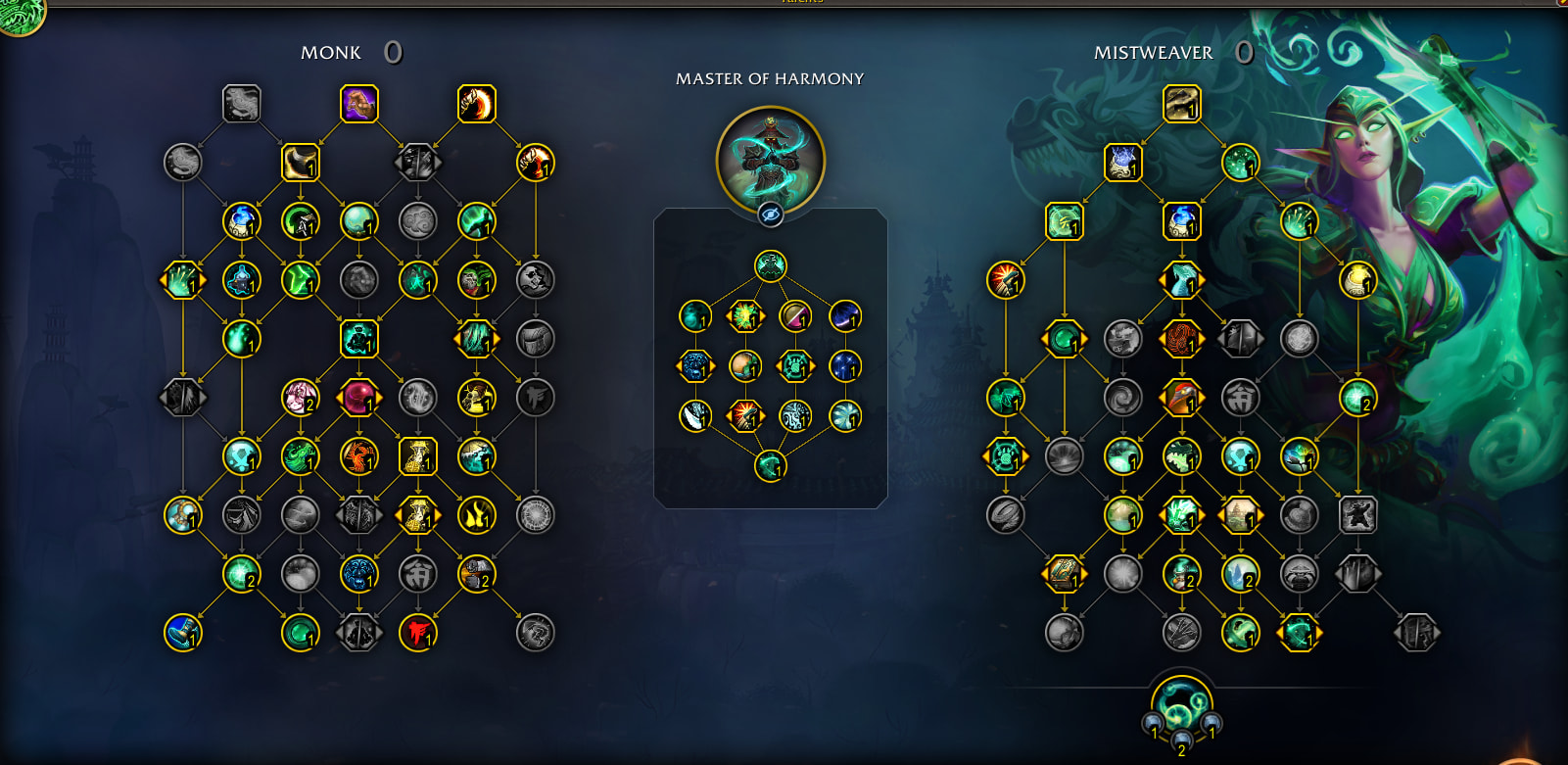This screenshot has width=1568, height=765.
Task: Pick the red fist talent node
Action: click(x=418, y=633)
